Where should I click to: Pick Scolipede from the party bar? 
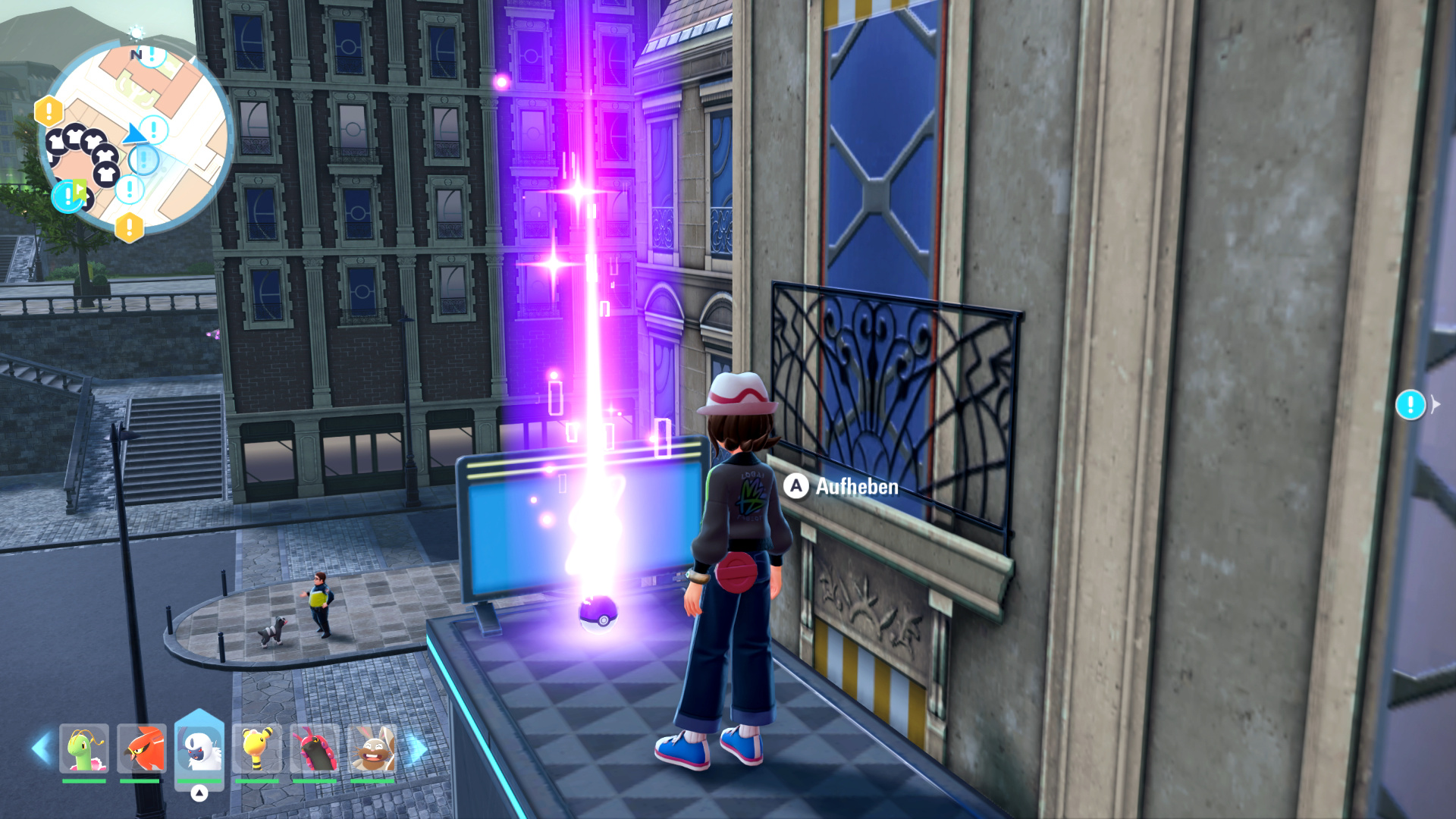click(x=315, y=748)
